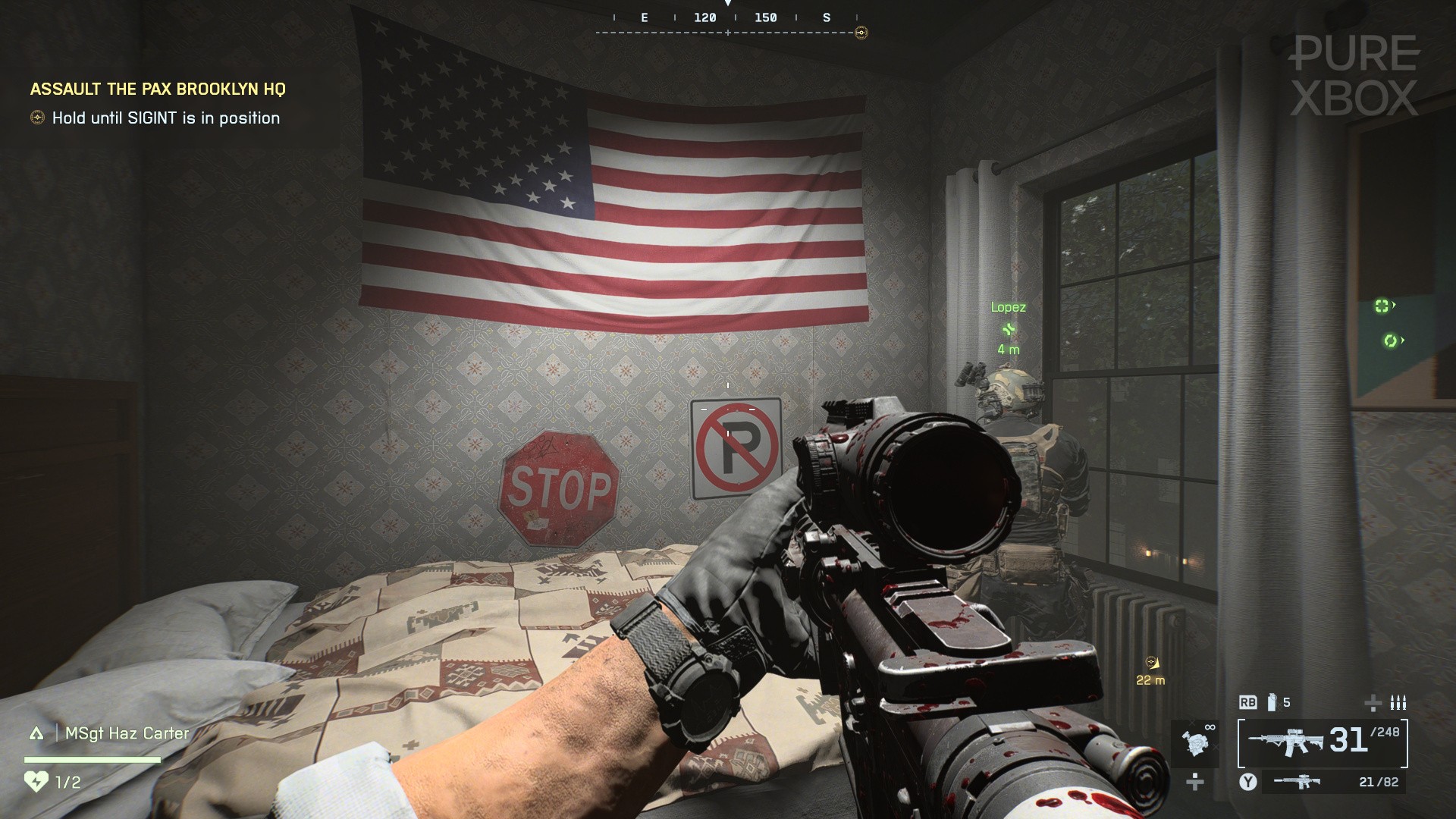Toggle the fire mode bullets icon
This screenshot has width=1456, height=819.
pos(1398,702)
